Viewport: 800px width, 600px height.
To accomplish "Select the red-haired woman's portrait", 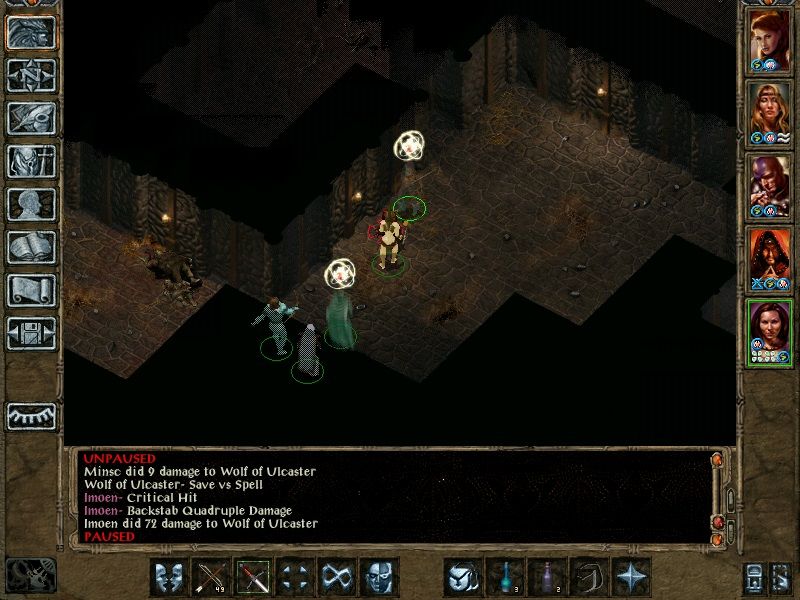I will click(x=770, y=40).
